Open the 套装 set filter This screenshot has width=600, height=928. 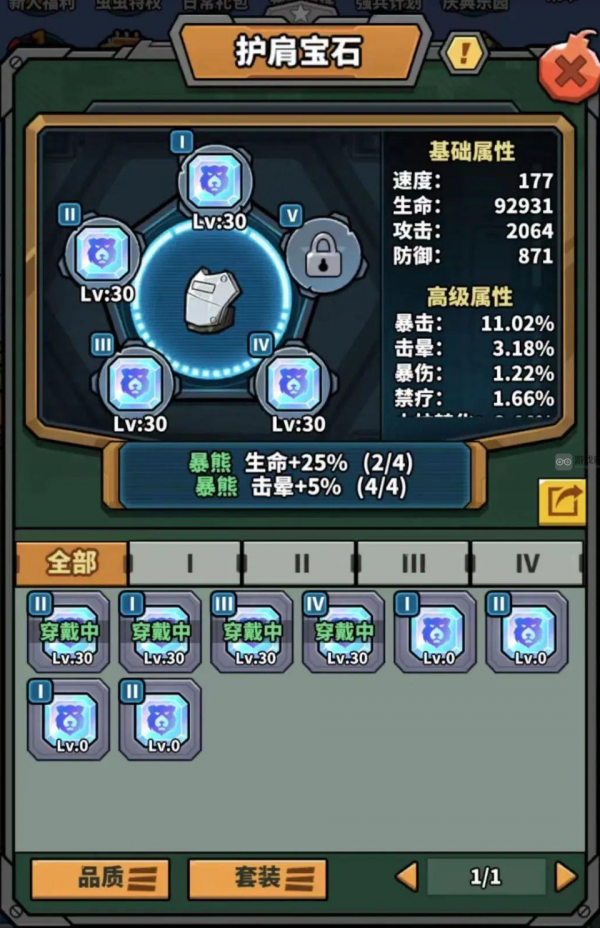click(x=258, y=878)
